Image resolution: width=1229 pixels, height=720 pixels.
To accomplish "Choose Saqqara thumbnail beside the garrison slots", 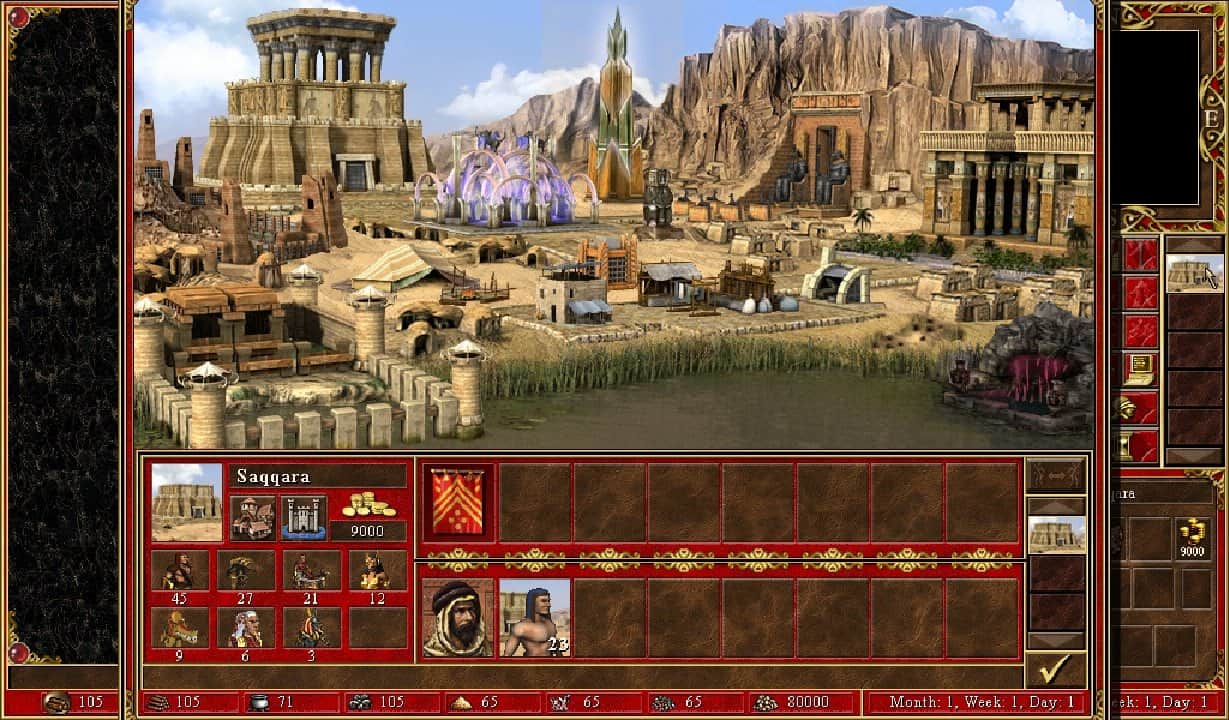I will tap(1056, 535).
